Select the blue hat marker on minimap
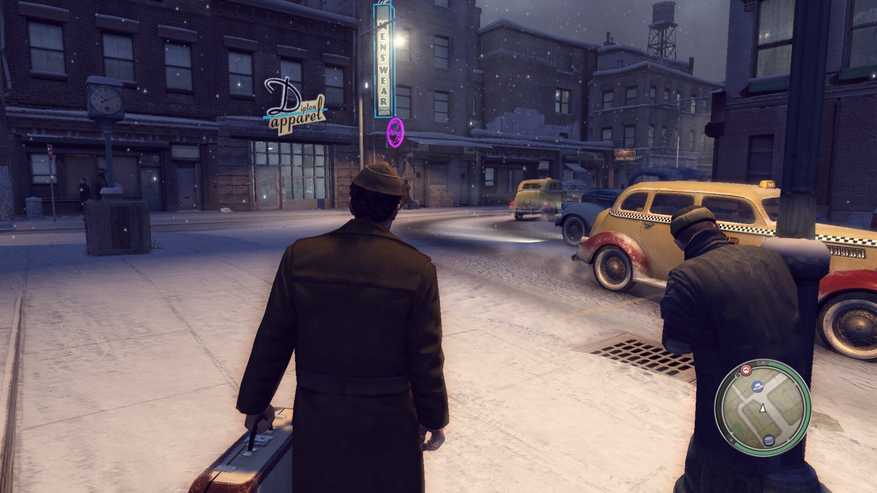 (x=758, y=385)
